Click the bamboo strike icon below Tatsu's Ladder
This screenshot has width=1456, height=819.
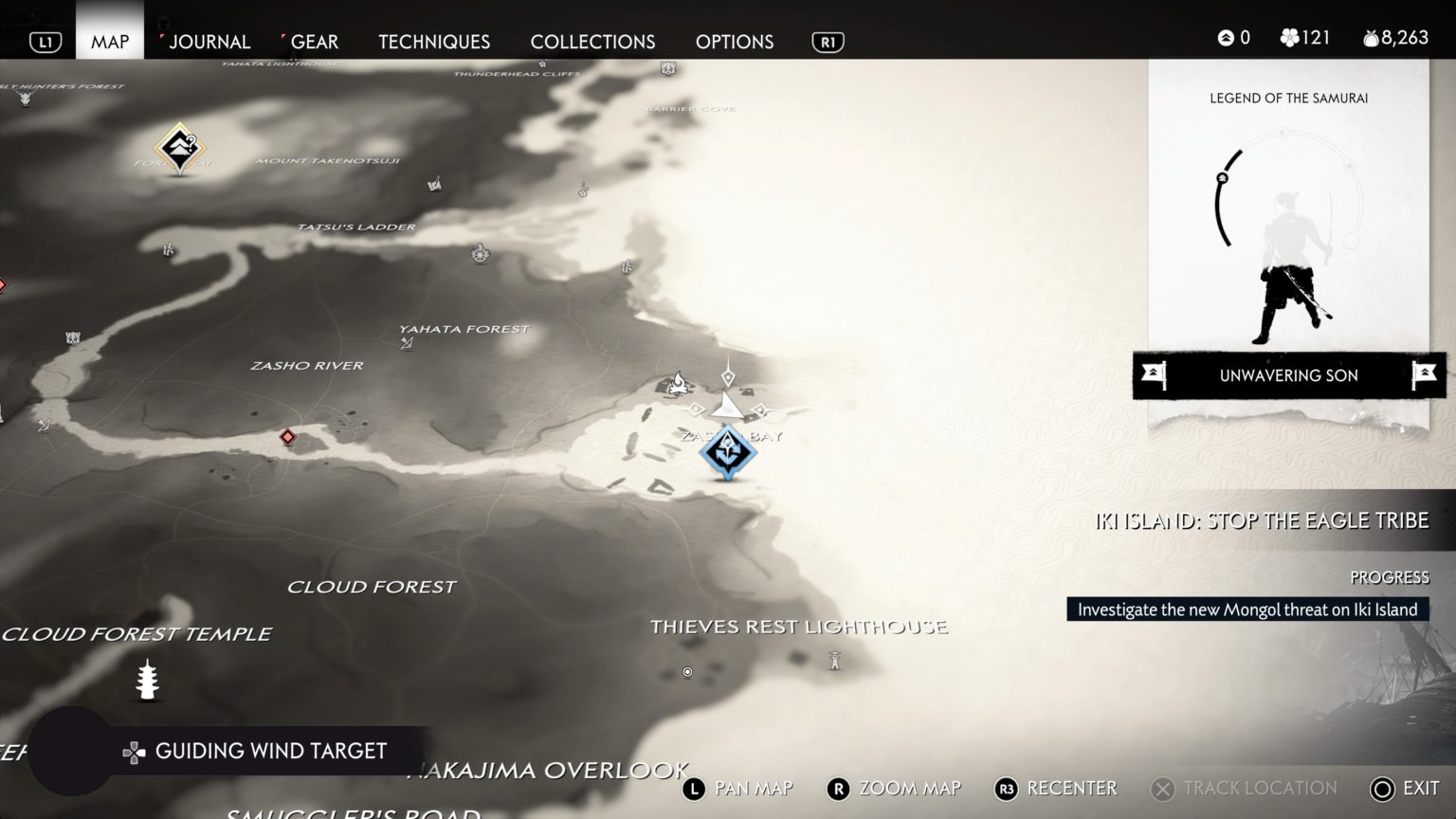[166, 250]
